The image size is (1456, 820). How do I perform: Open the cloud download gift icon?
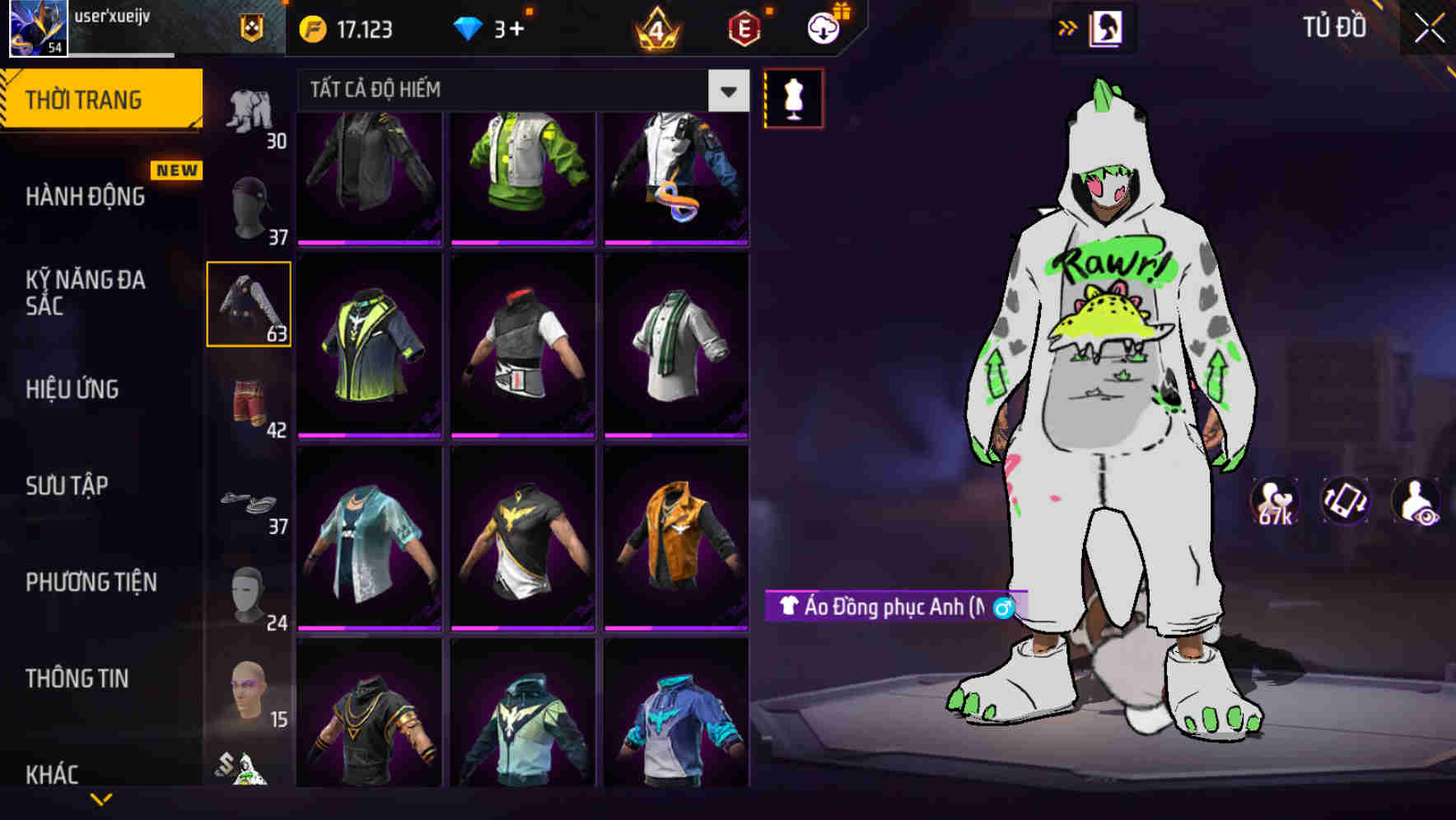(823, 26)
